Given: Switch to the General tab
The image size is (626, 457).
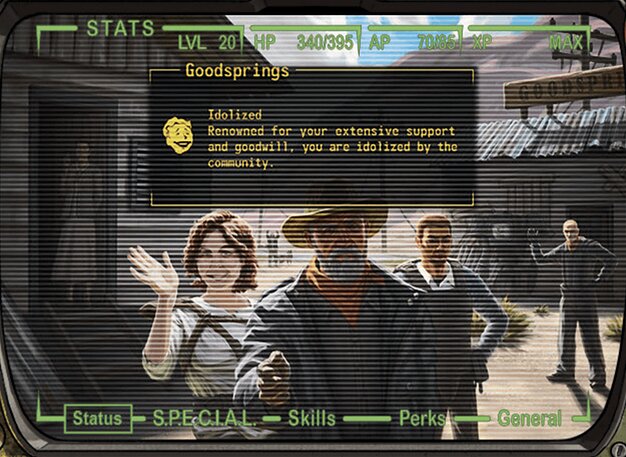Looking at the screenshot, I should [x=529, y=419].
